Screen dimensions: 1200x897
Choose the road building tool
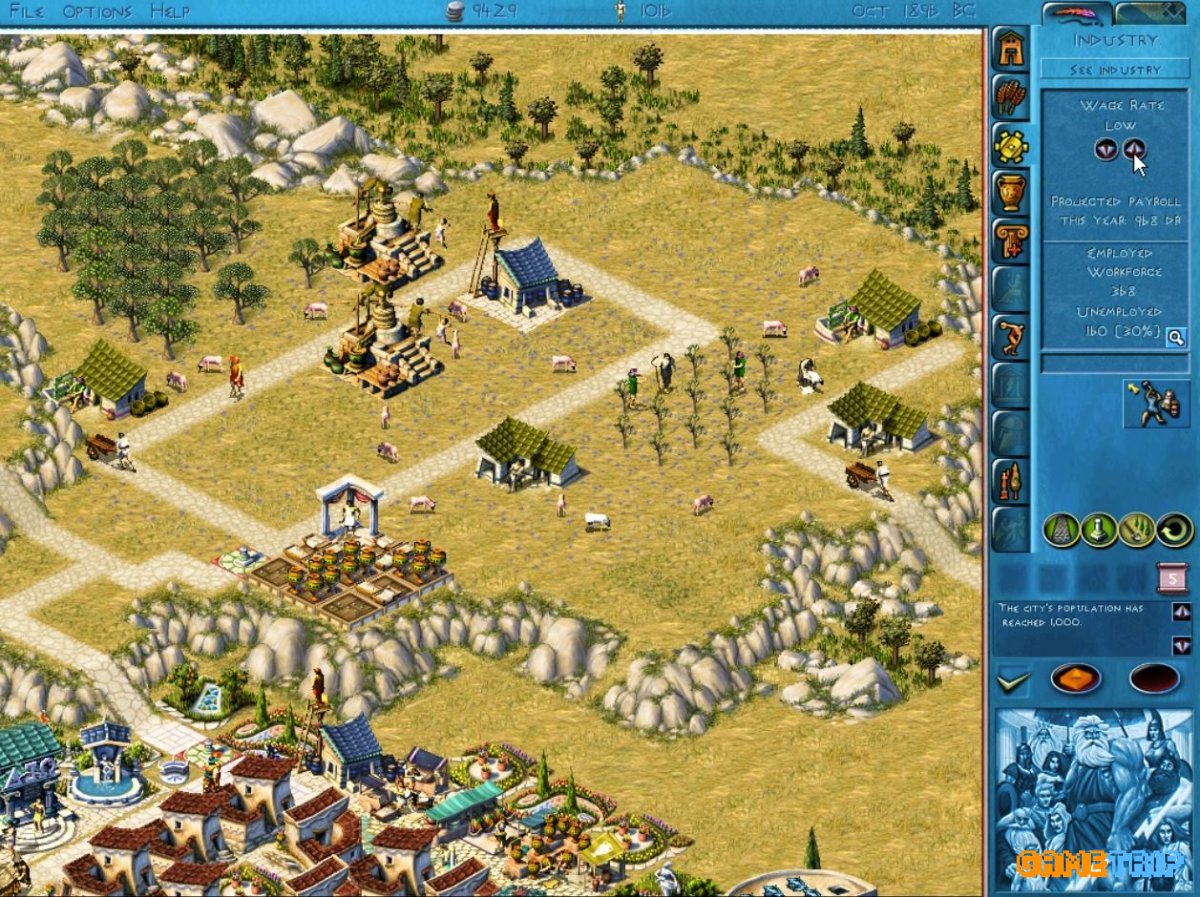[x=1061, y=529]
